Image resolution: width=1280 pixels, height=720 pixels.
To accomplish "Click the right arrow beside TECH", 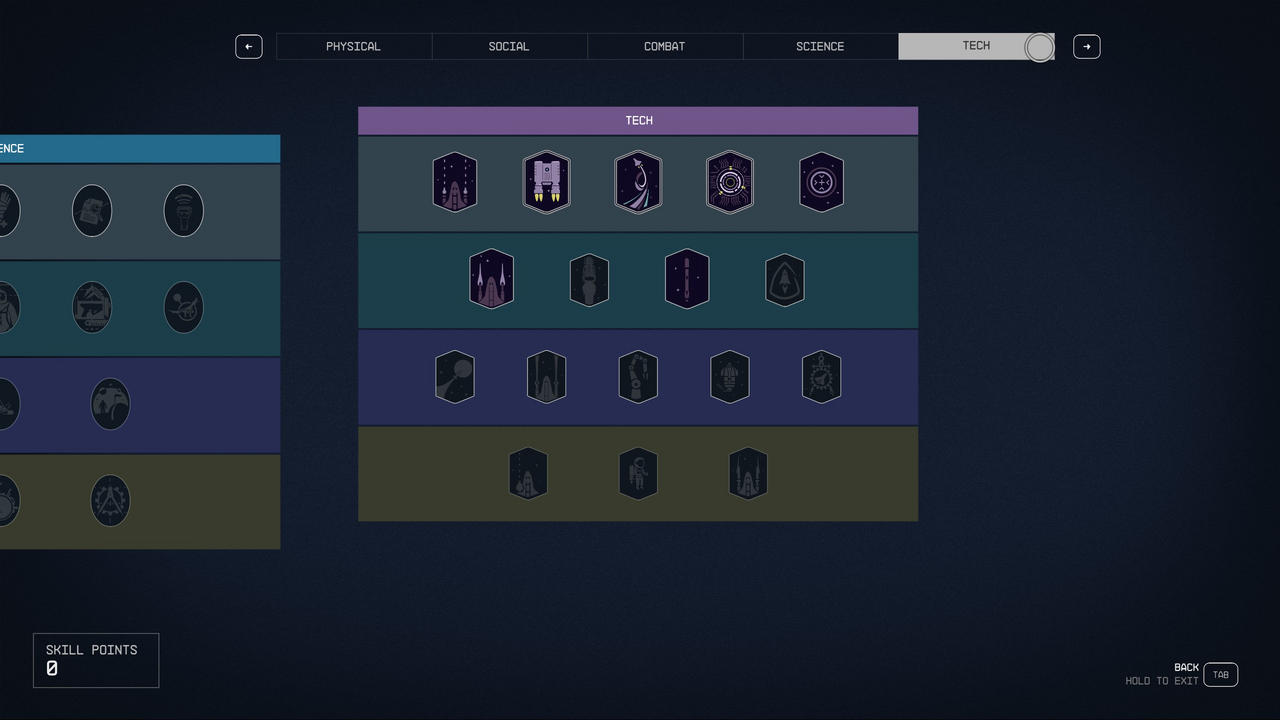I will [x=1086, y=46].
